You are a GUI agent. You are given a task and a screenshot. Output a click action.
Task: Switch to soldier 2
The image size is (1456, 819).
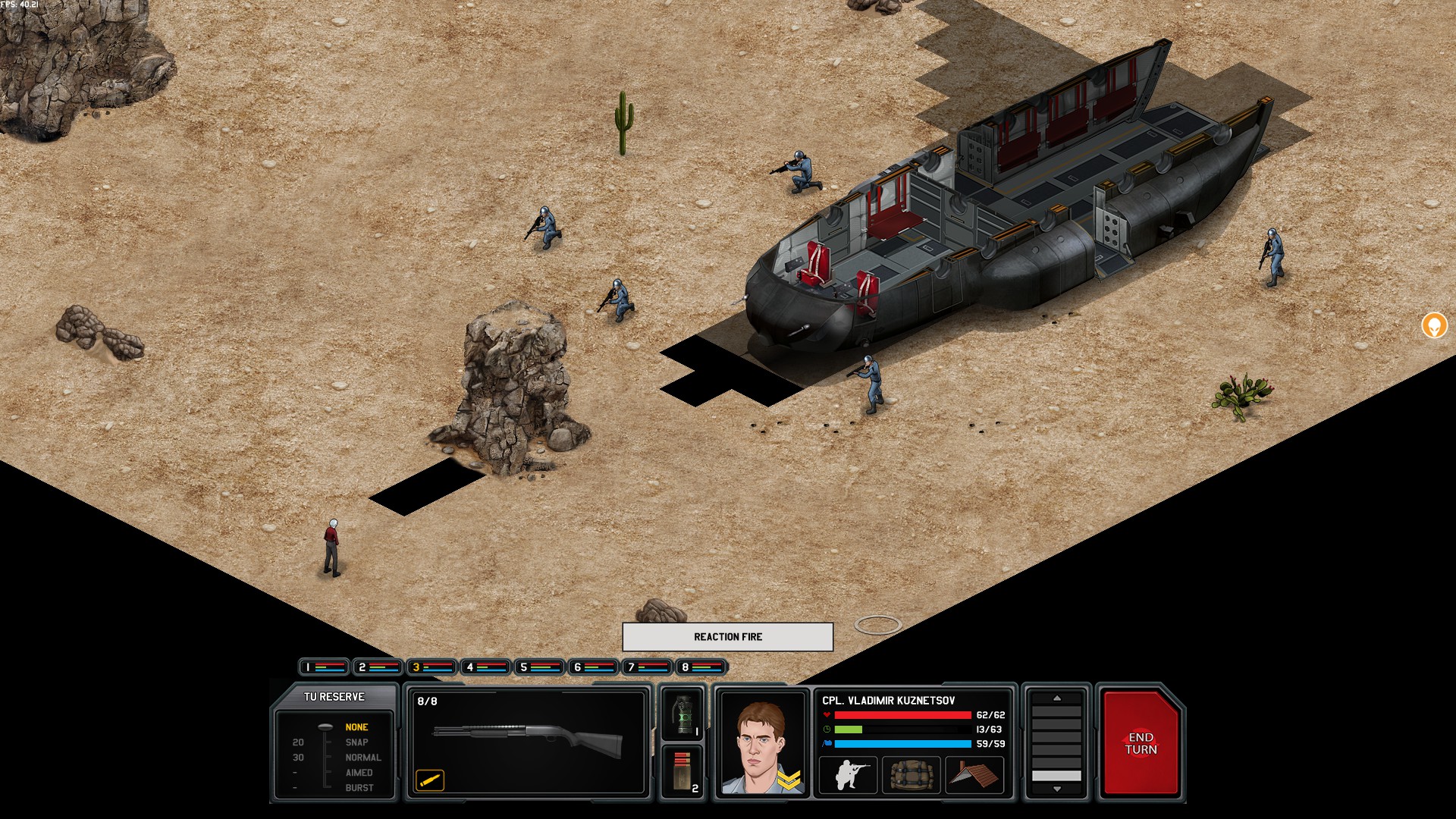tap(378, 667)
